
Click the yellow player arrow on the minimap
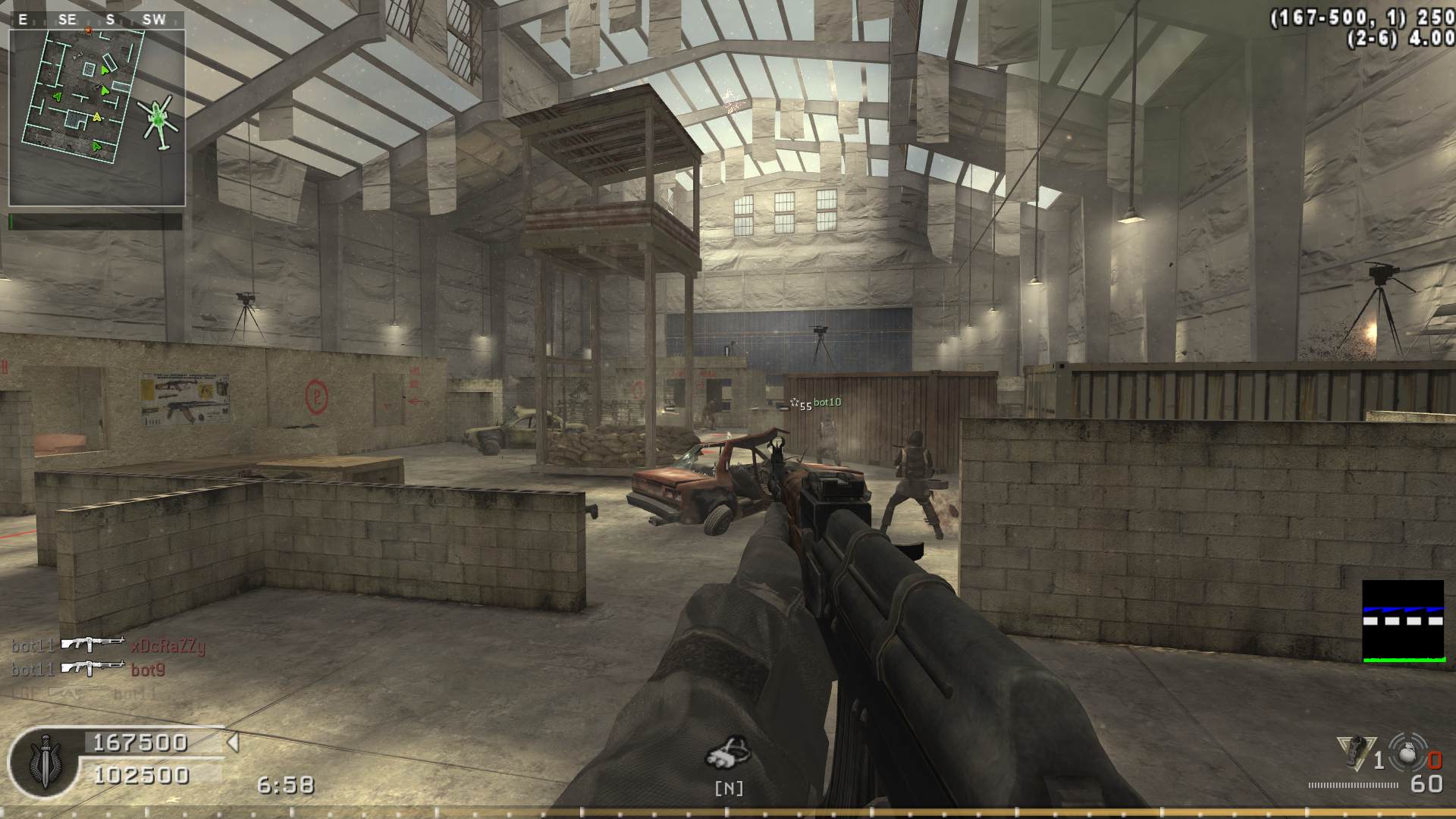(x=97, y=117)
